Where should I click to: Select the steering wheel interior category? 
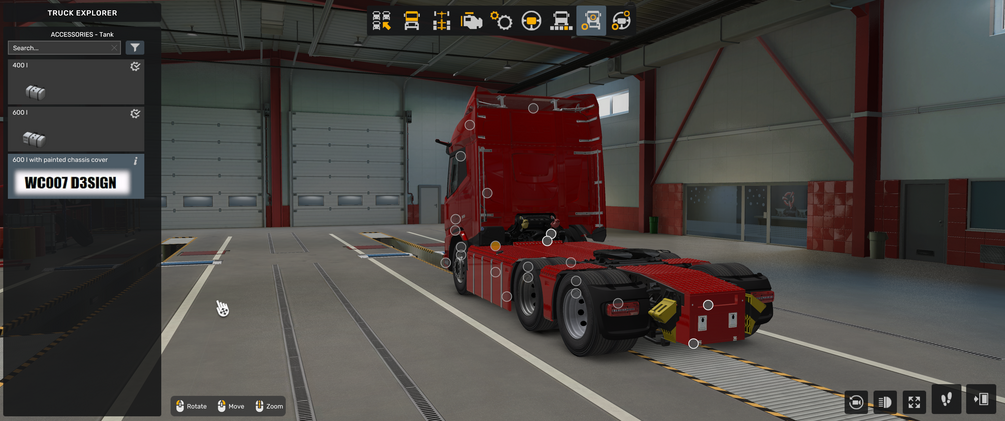pos(531,21)
